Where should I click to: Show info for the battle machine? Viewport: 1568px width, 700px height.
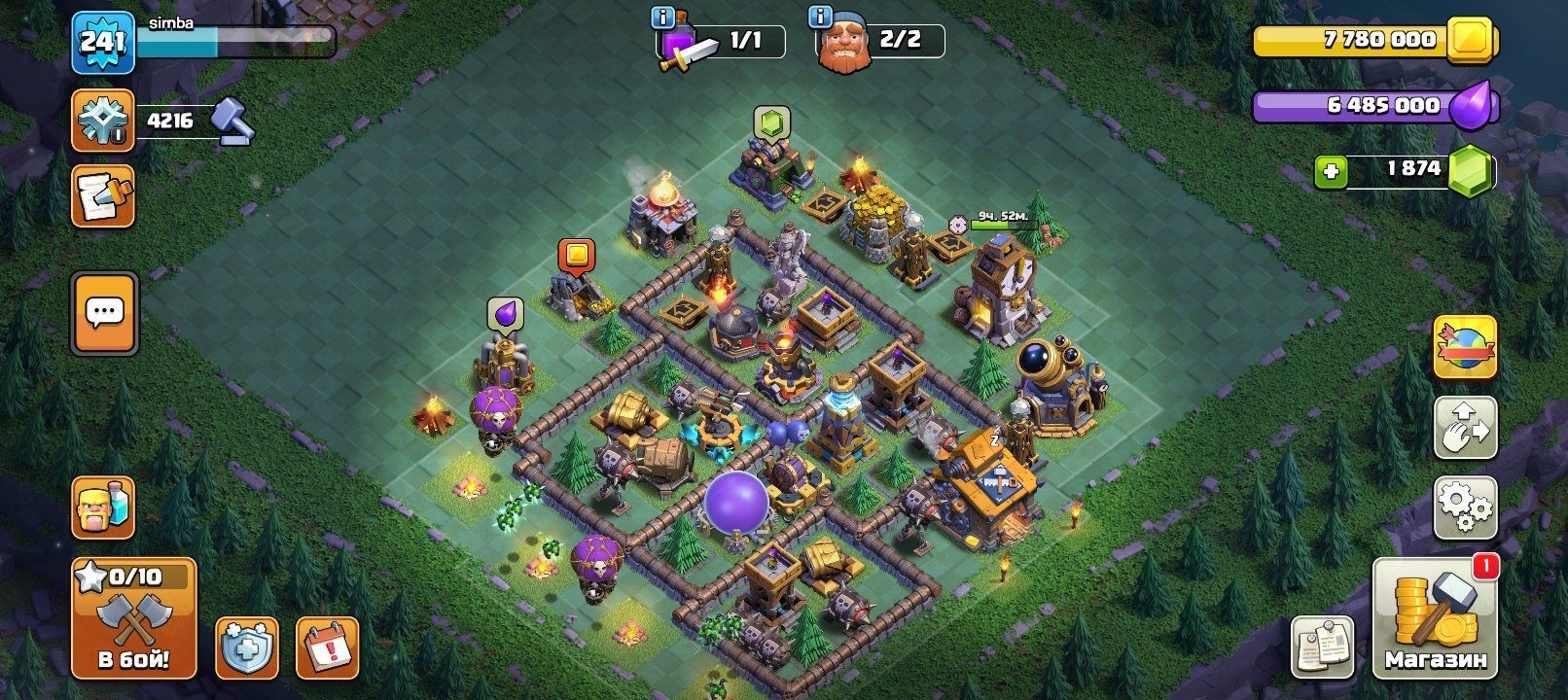click(x=665, y=17)
